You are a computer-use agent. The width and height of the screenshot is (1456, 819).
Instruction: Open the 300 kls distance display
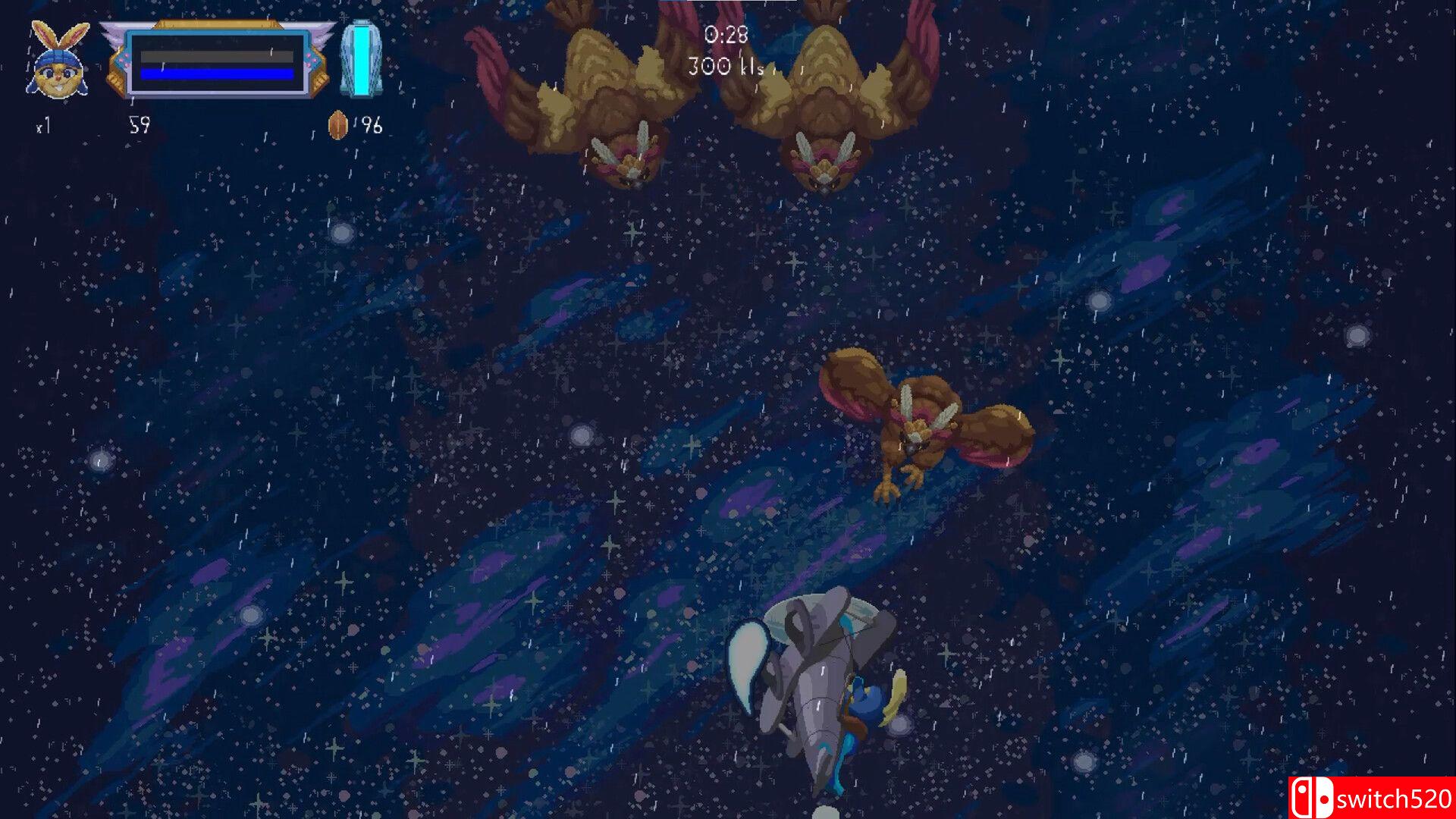[x=726, y=67]
